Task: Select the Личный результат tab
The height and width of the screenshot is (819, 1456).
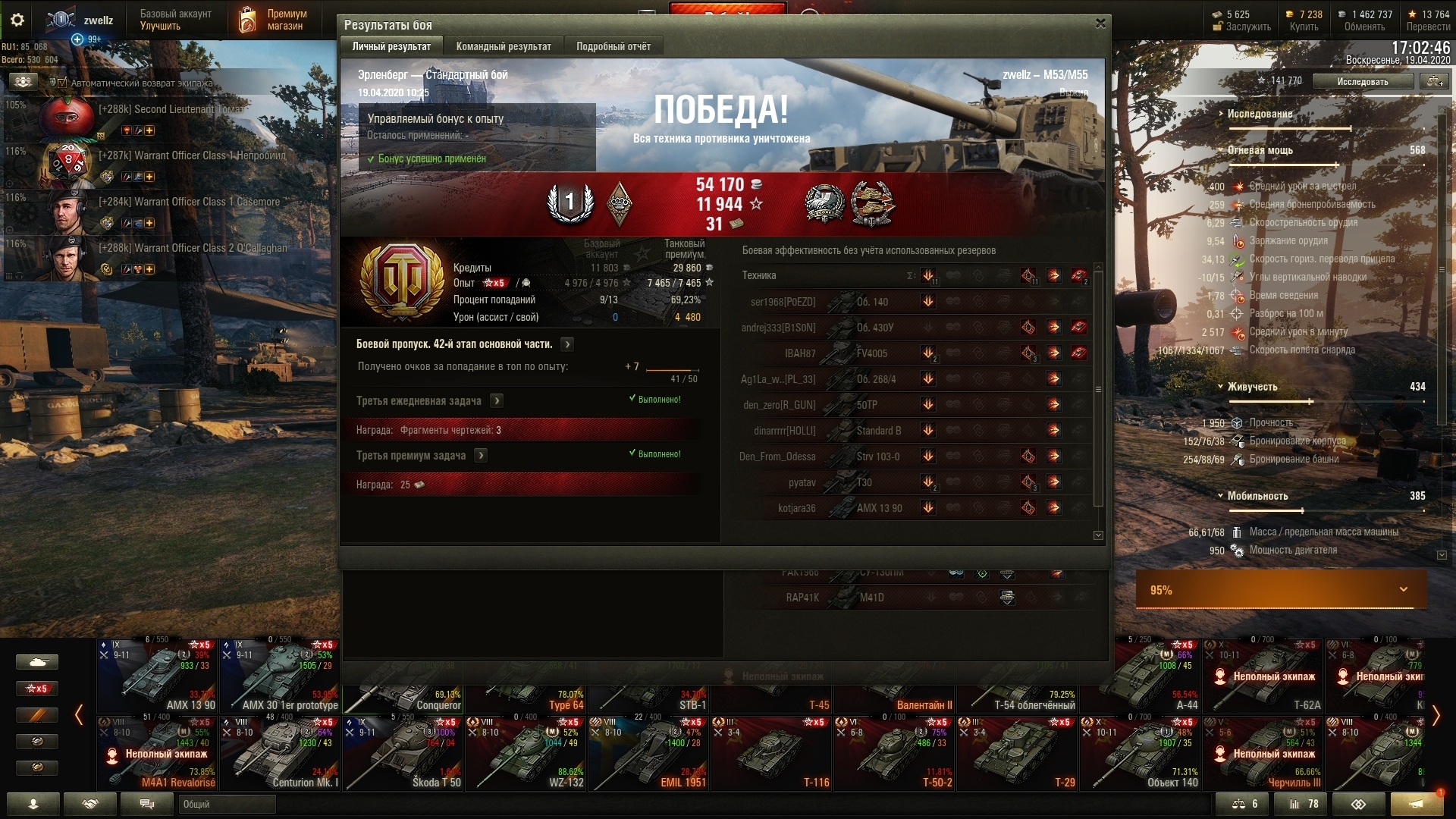Action: pos(391,46)
